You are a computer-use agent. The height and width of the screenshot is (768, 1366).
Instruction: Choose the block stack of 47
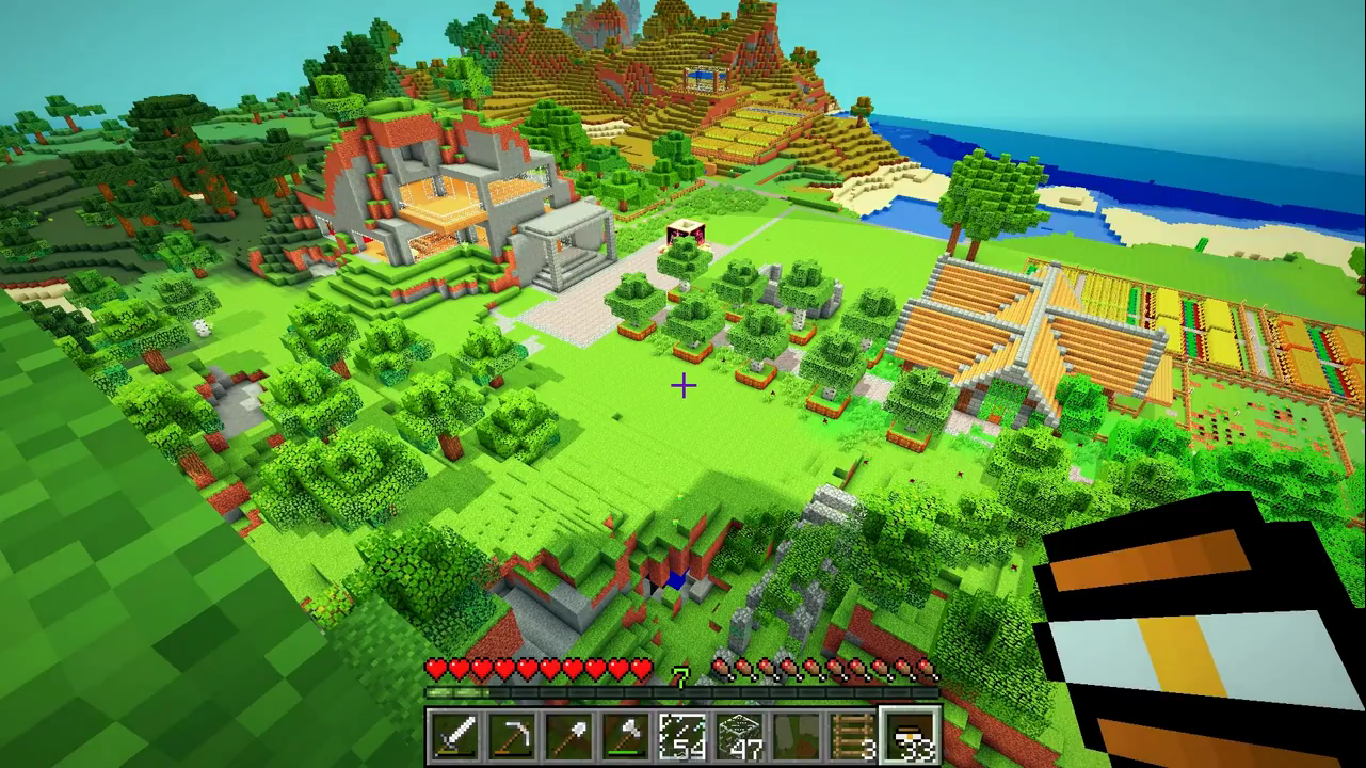click(x=739, y=738)
